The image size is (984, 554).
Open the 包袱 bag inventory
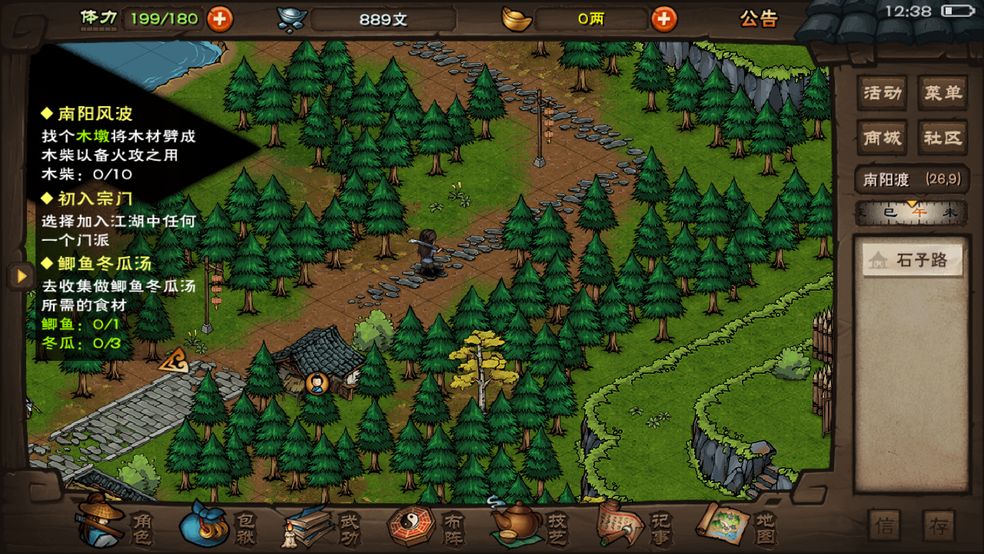pyautogui.click(x=218, y=522)
